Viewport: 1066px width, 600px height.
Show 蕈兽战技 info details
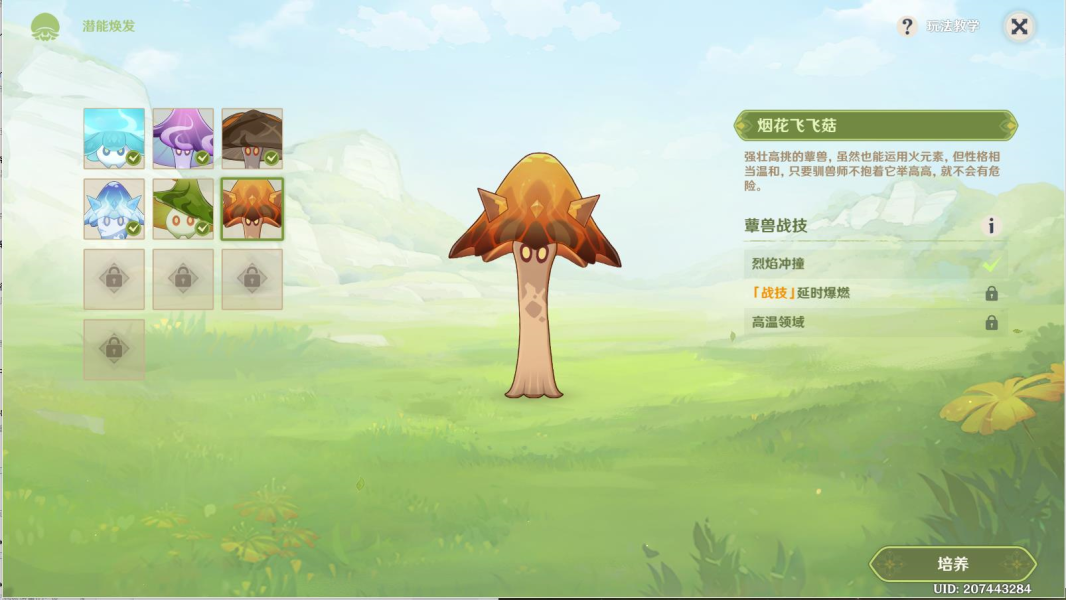pos(991,226)
